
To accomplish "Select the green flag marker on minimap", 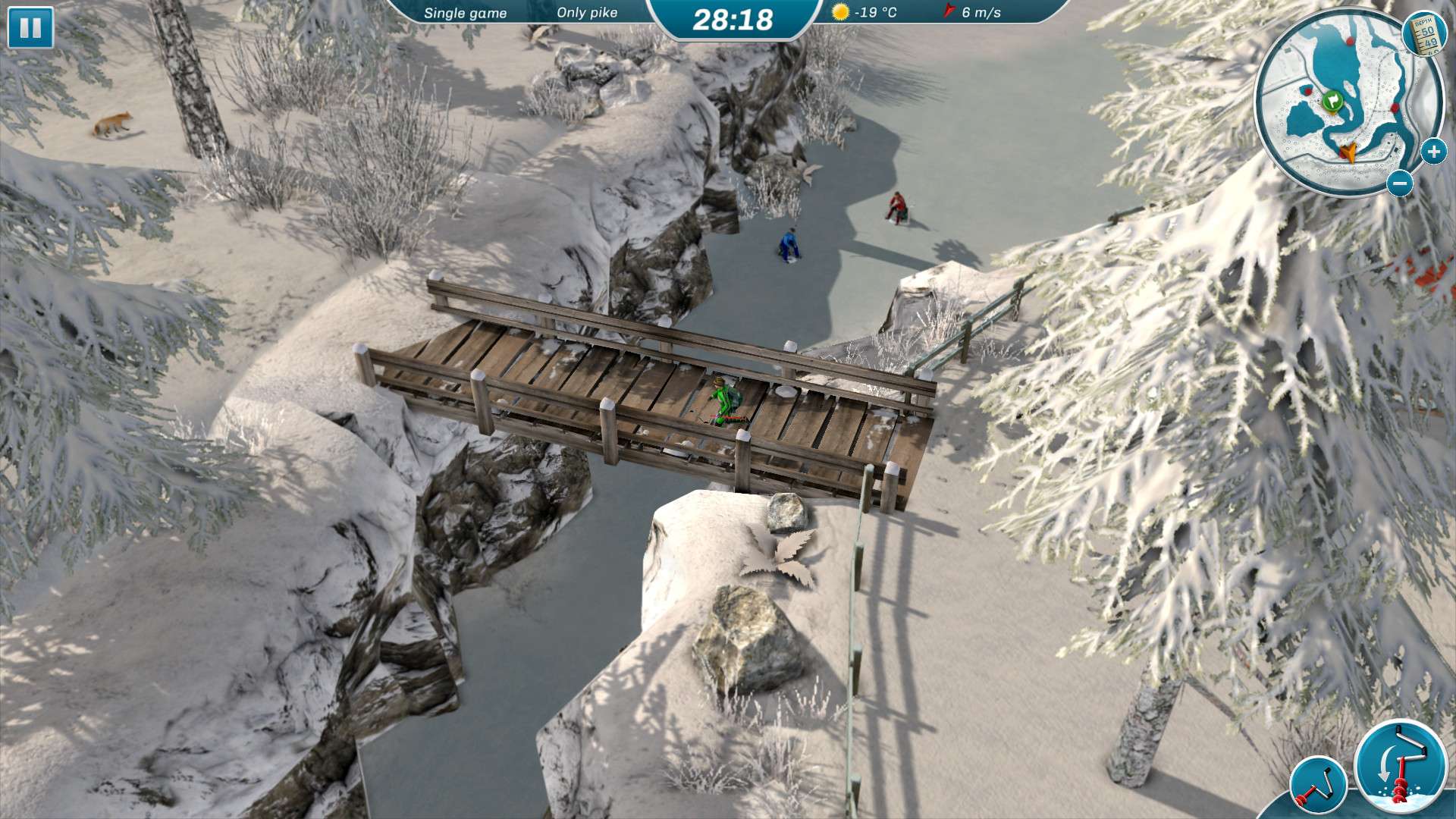I will tap(1332, 100).
